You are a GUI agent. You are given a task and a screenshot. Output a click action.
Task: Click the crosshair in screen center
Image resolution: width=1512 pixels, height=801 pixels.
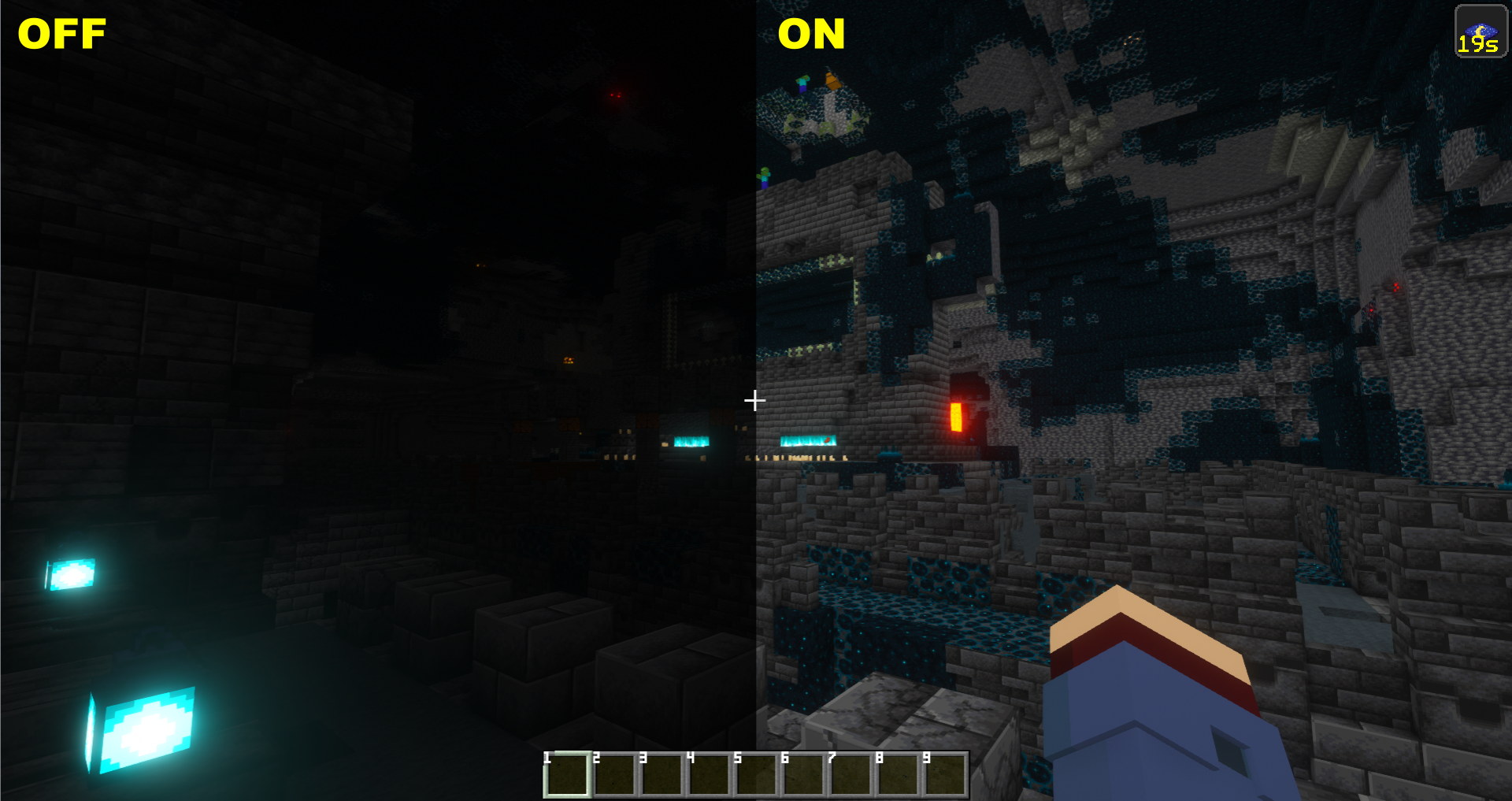pyautogui.click(x=754, y=401)
